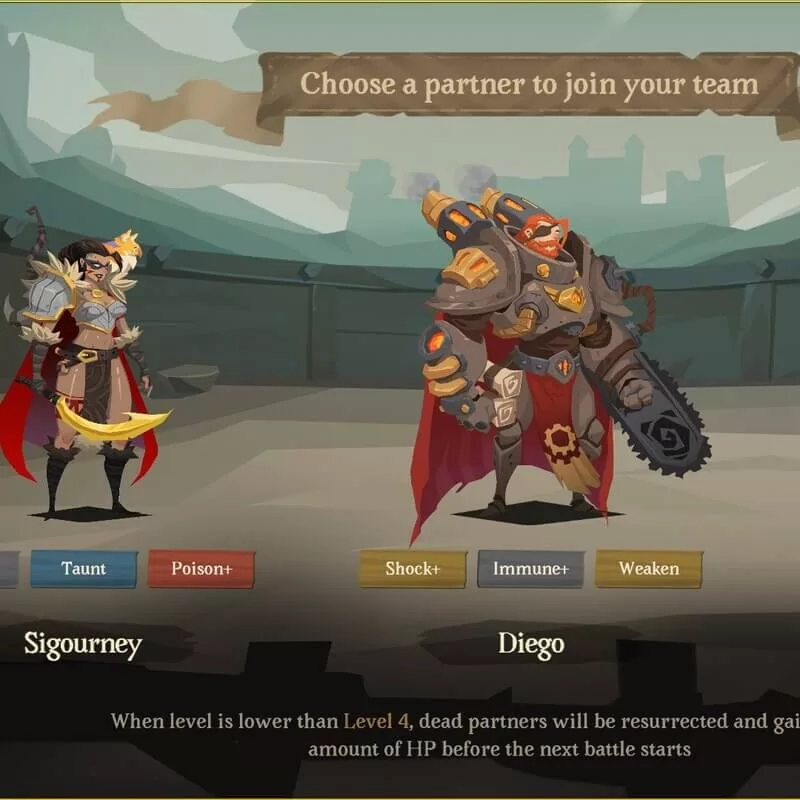The width and height of the screenshot is (800, 800).
Task: Show Diego's Immune+ skill tag
Action: click(530, 569)
